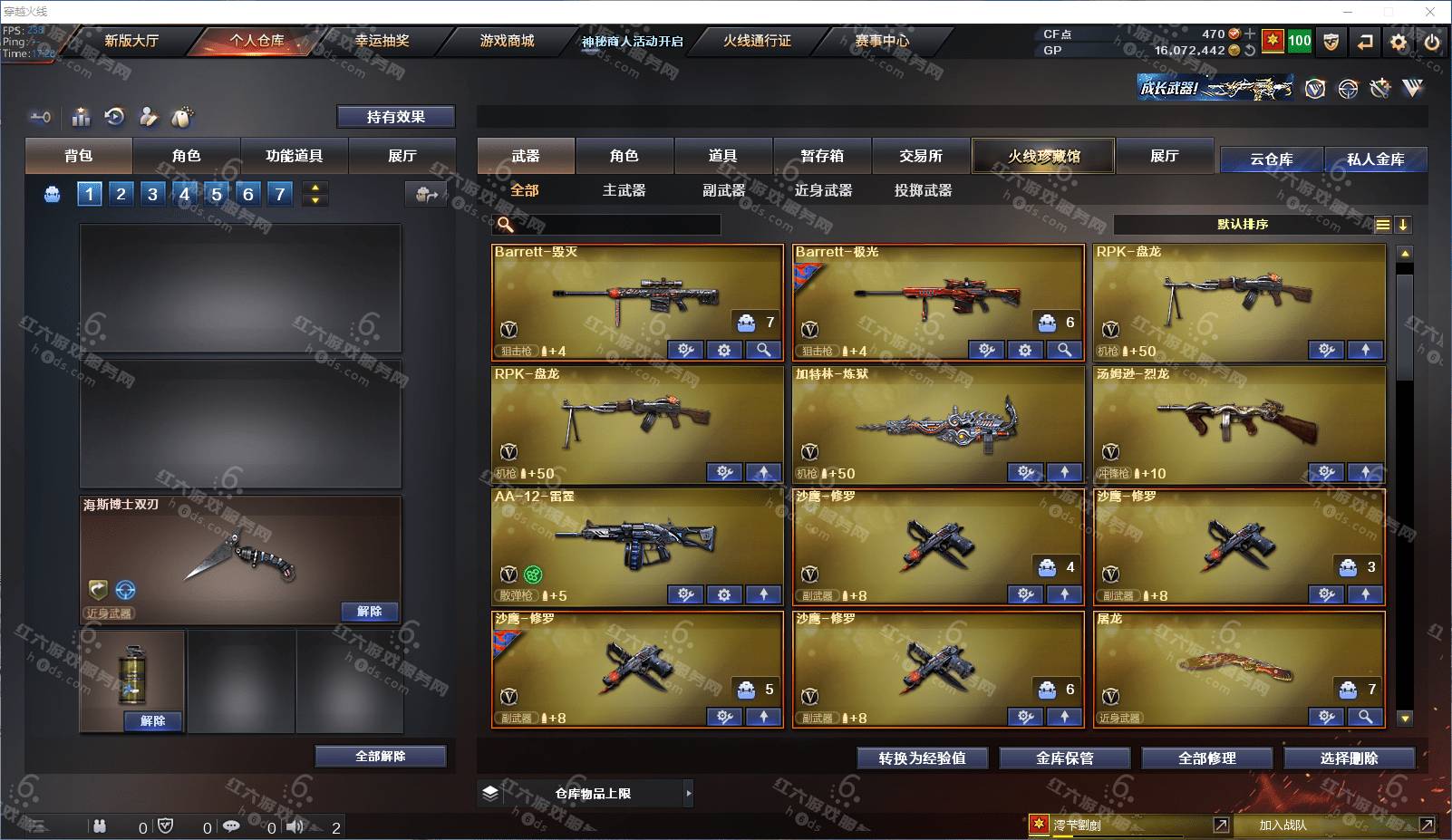Open the 火线通行证 battle pass
Image resolution: width=1452 pixels, height=840 pixels.
tap(757, 41)
